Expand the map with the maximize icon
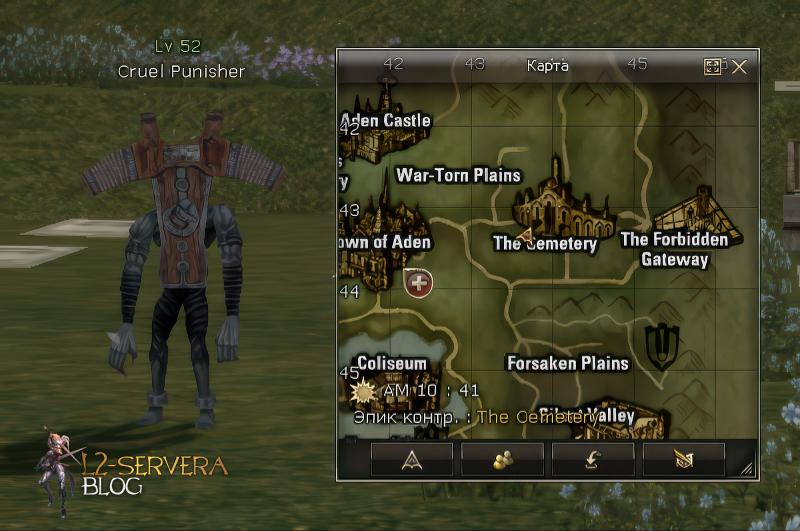Viewport: 800px width, 531px height. [x=713, y=67]
